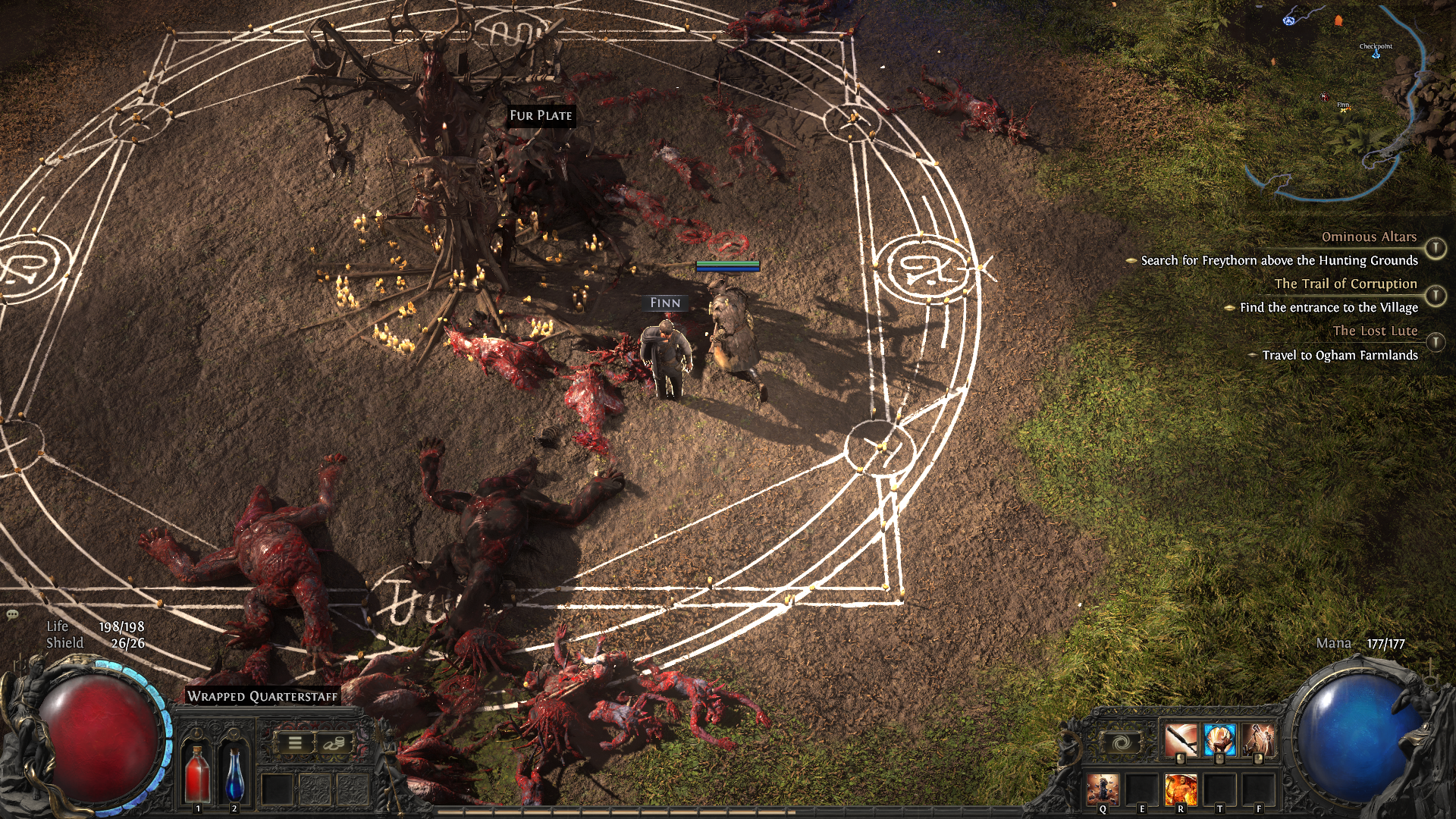Click the Checkpoint marker on the minimap
This screenshot has height=819, width=1456.
[x=1376, y=53]
